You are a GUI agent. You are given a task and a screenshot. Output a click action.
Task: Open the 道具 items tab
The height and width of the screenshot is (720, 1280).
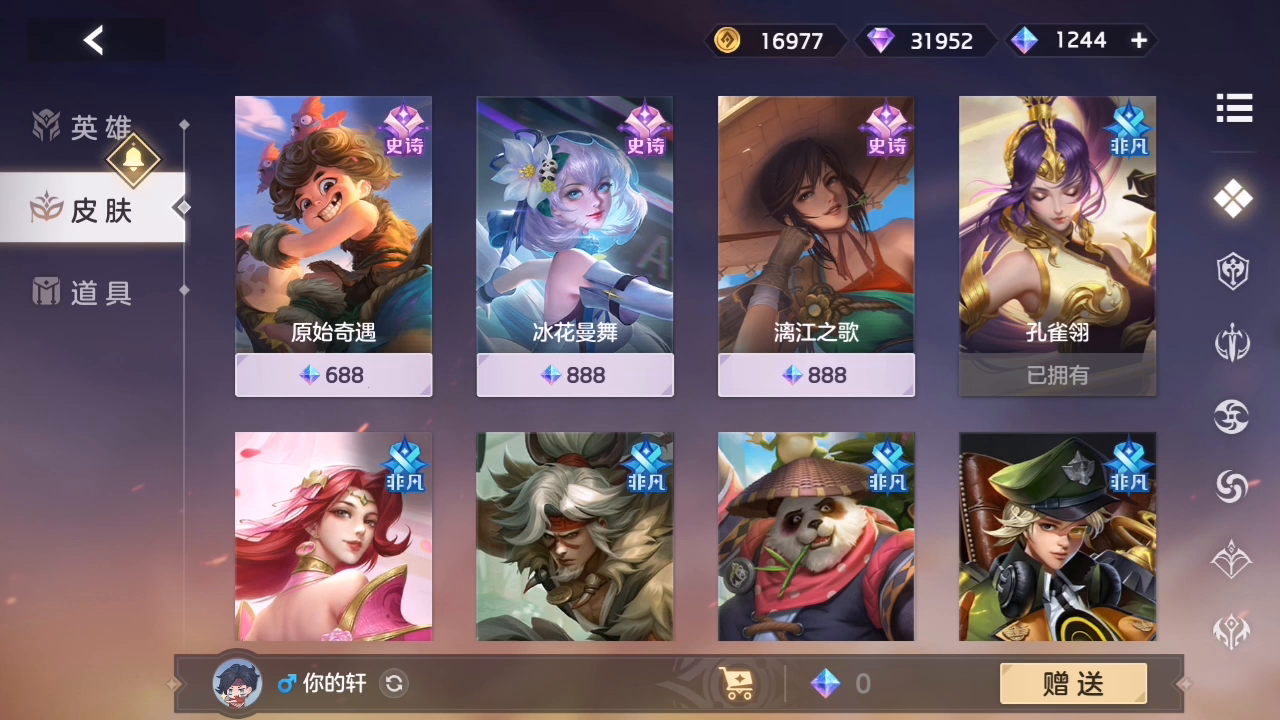click(85, 292)
